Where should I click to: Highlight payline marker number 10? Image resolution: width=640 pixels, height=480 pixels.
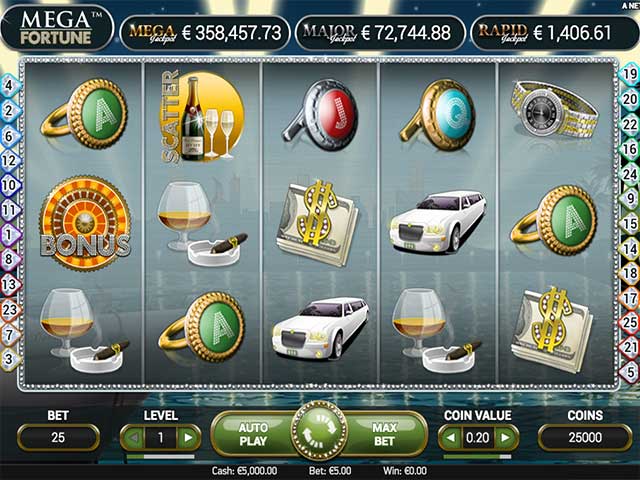pyautogui.click(x=9, y=185)
